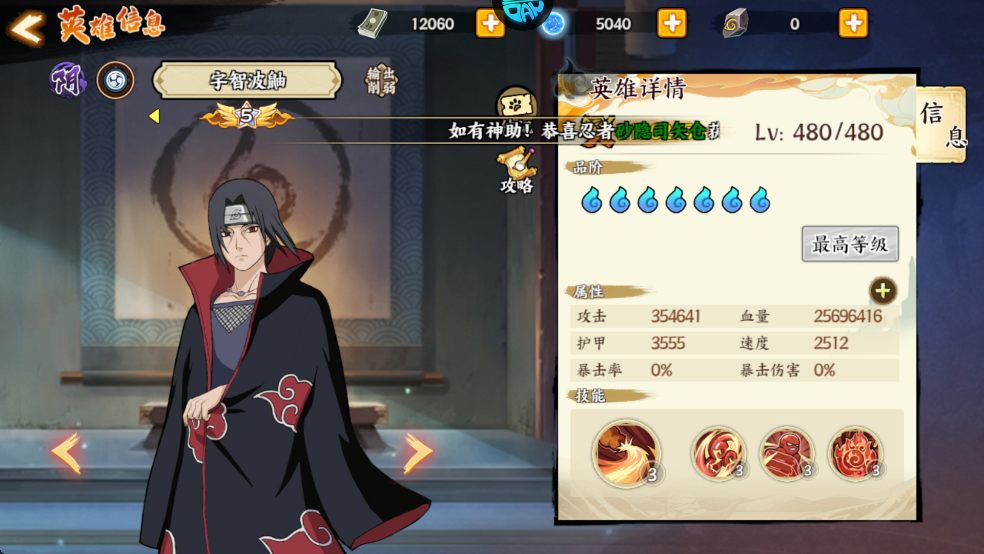Switch to the 信息 tab
This screenshot has height=554, width=984.
[941, 125]
